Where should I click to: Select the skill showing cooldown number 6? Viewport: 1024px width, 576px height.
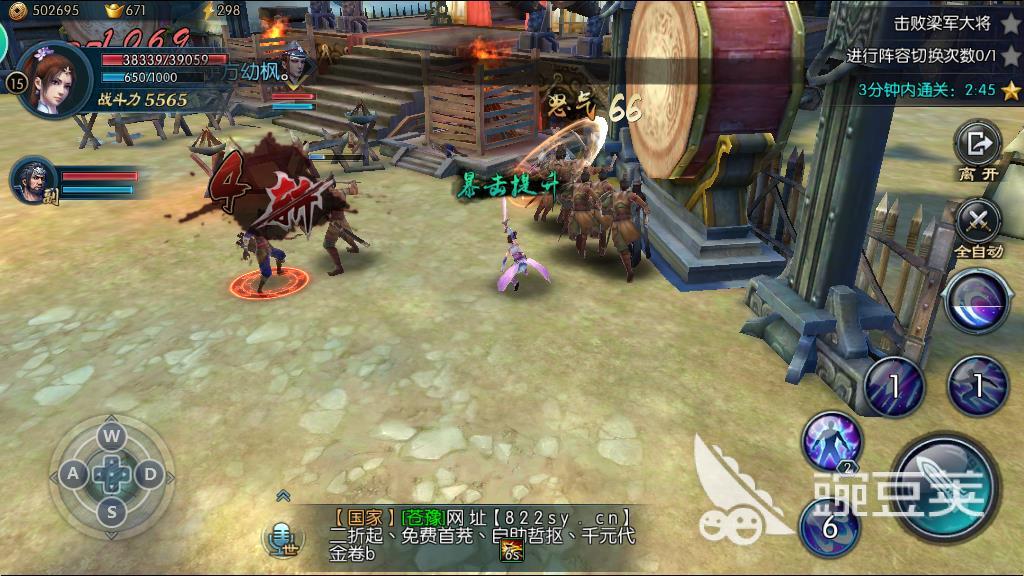[x=829, y=527]
